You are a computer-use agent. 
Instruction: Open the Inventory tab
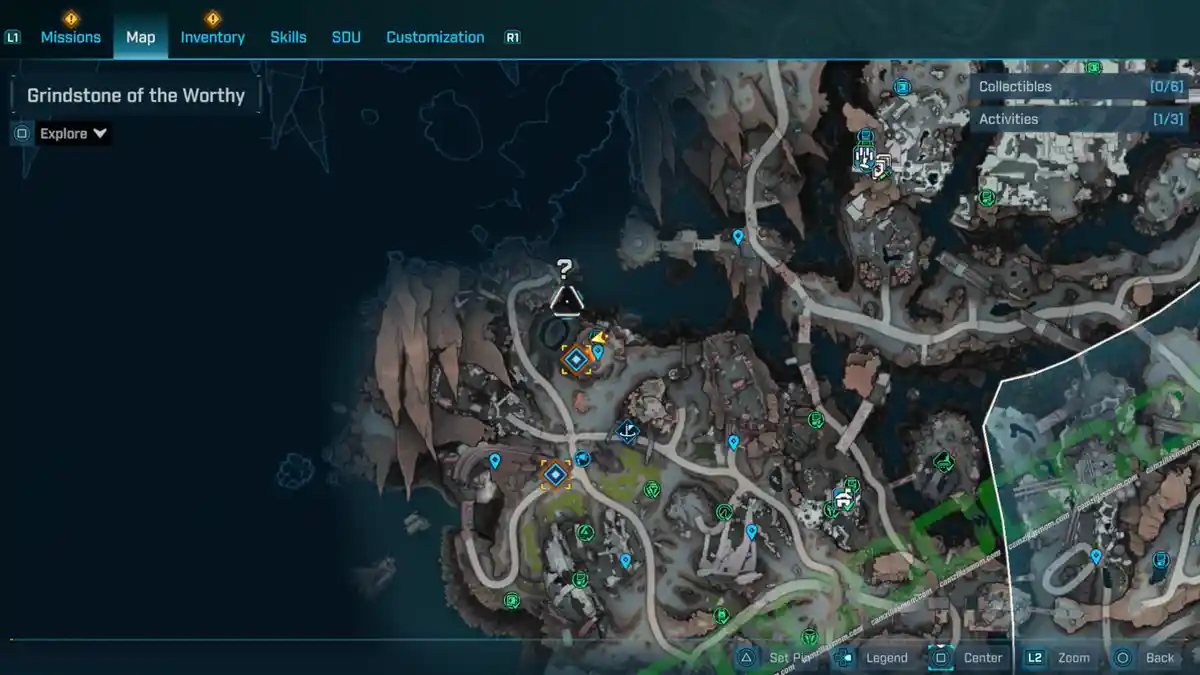click(212, 37)
